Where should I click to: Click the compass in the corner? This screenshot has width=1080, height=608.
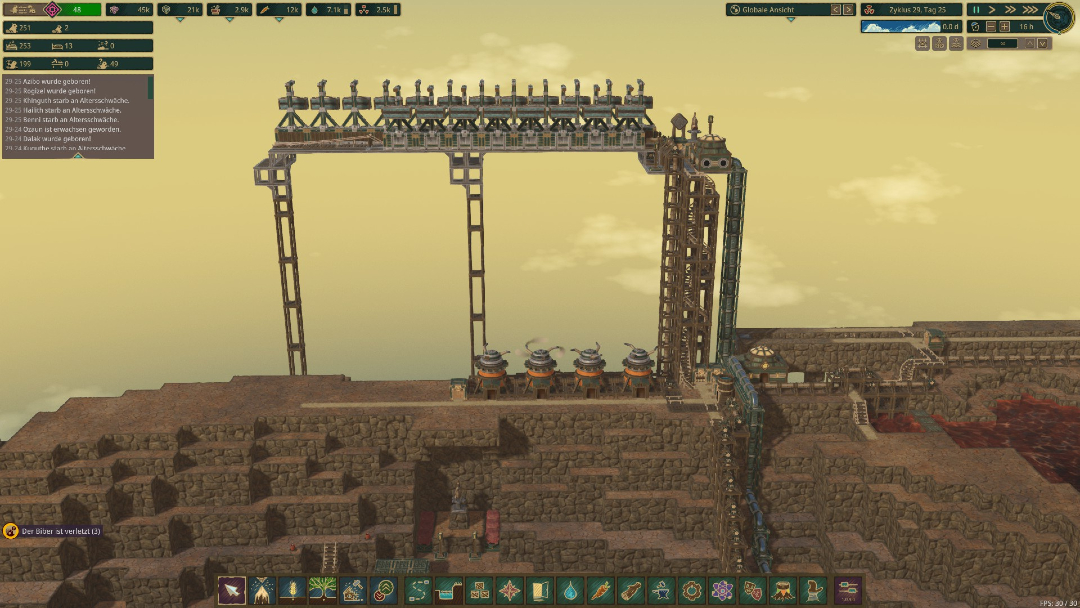click(x=1058, y=18)
